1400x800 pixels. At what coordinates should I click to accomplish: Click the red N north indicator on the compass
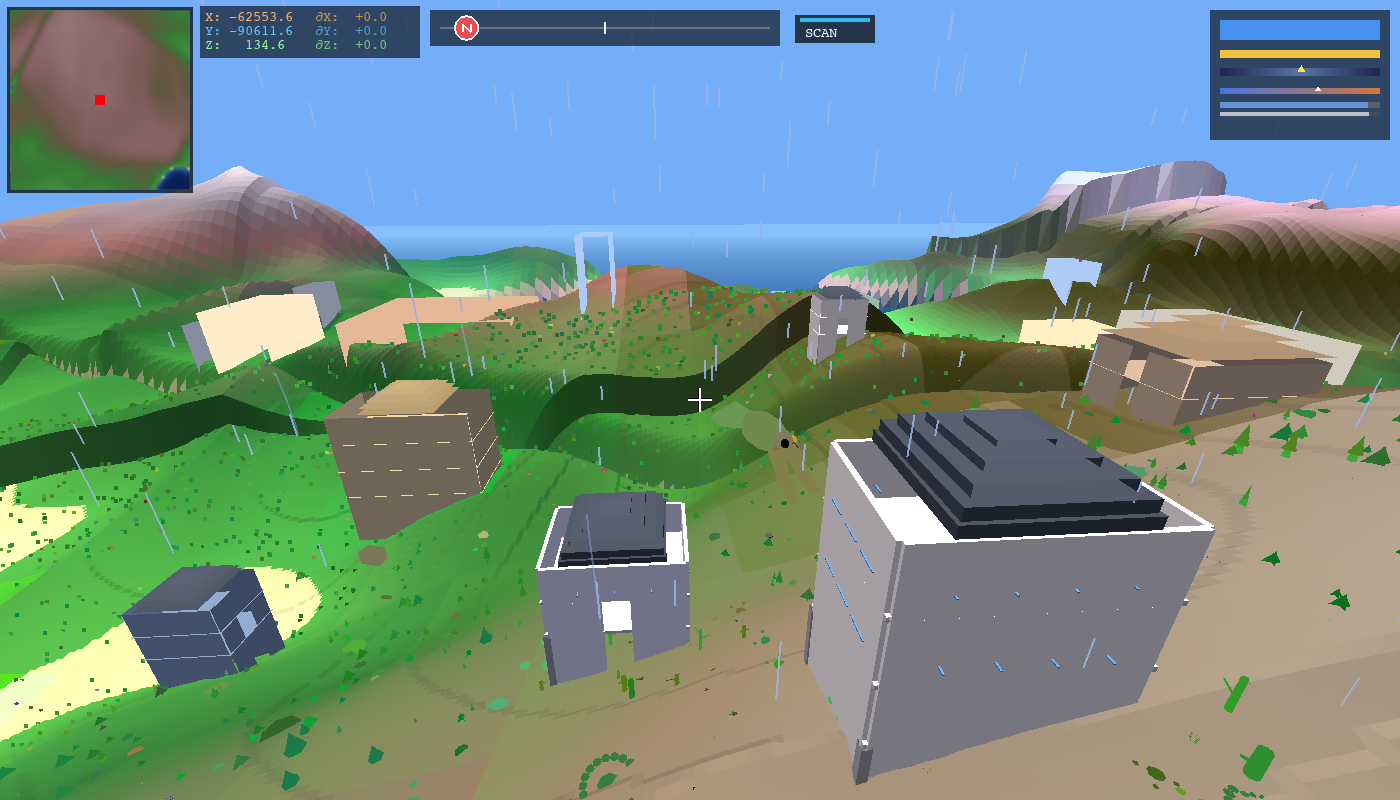[x=466, y=28]
